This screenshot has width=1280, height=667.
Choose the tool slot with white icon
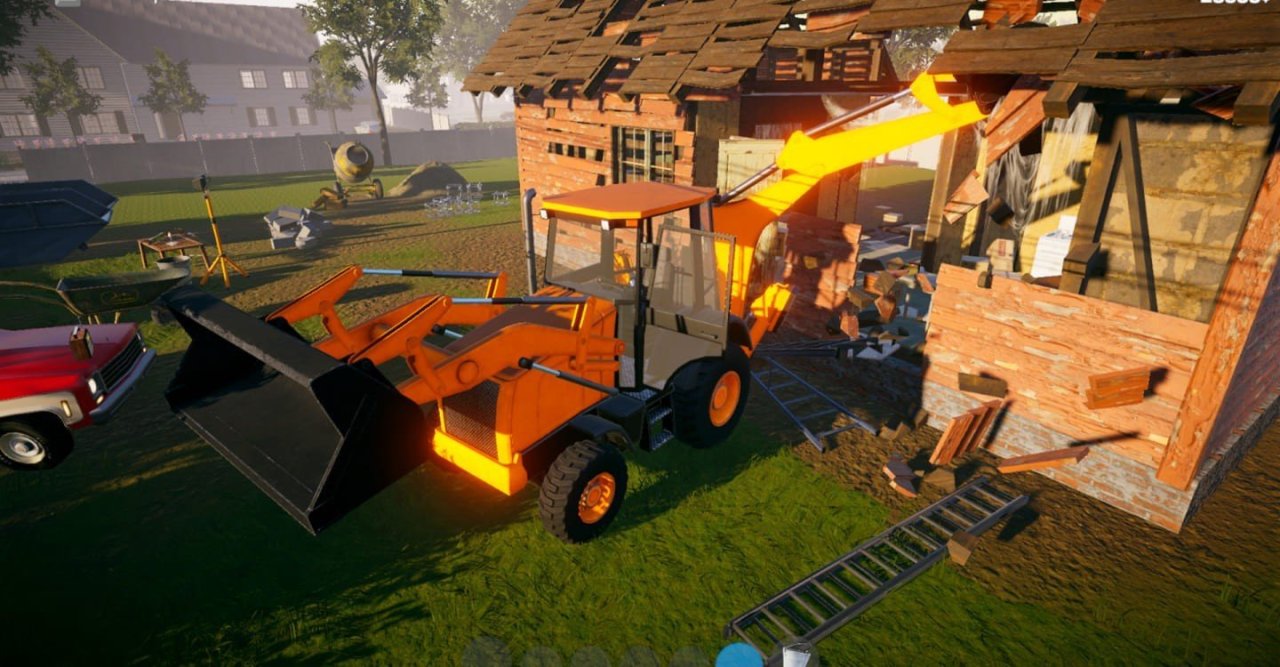[797, 656]
